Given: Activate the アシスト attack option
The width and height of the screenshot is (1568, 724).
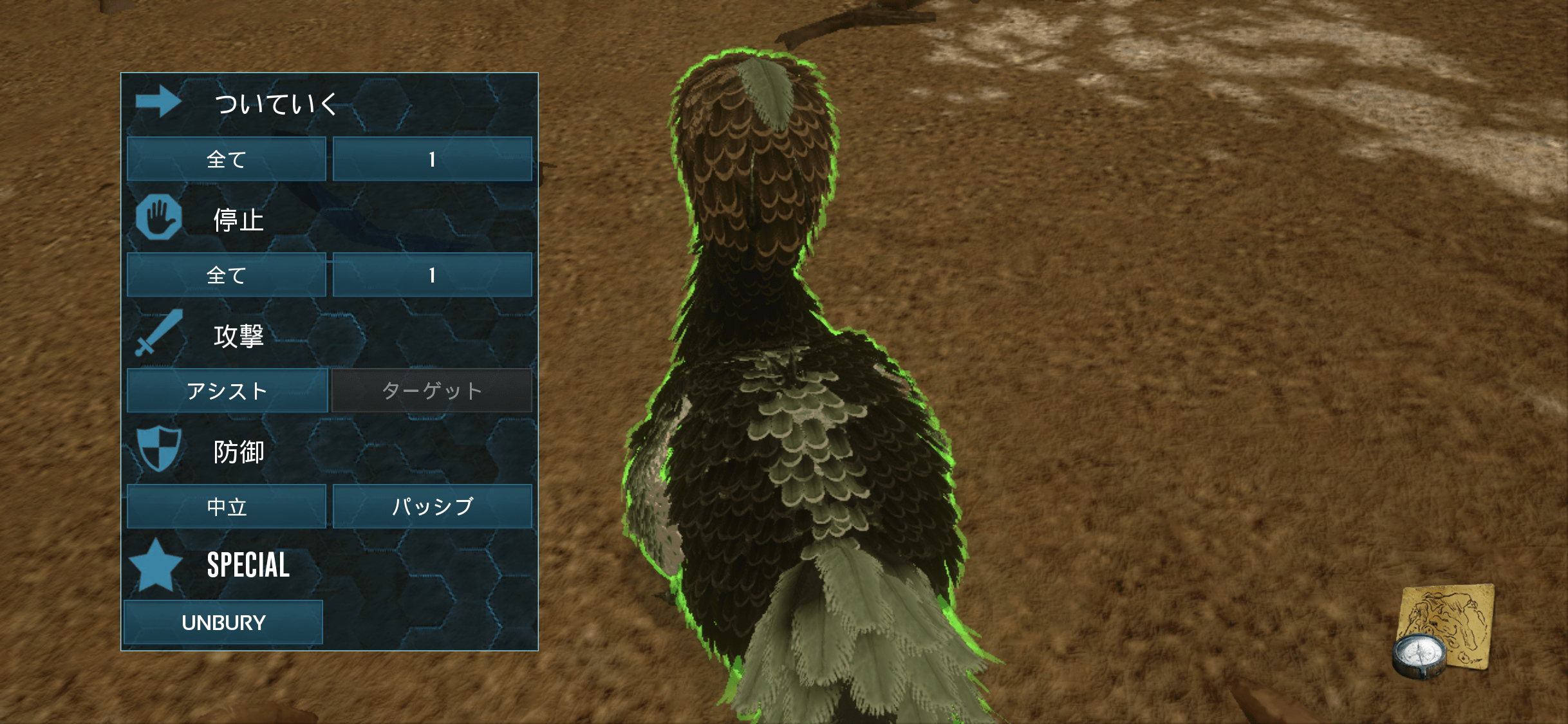Looking at the screenshot, I should coord(227,391).
